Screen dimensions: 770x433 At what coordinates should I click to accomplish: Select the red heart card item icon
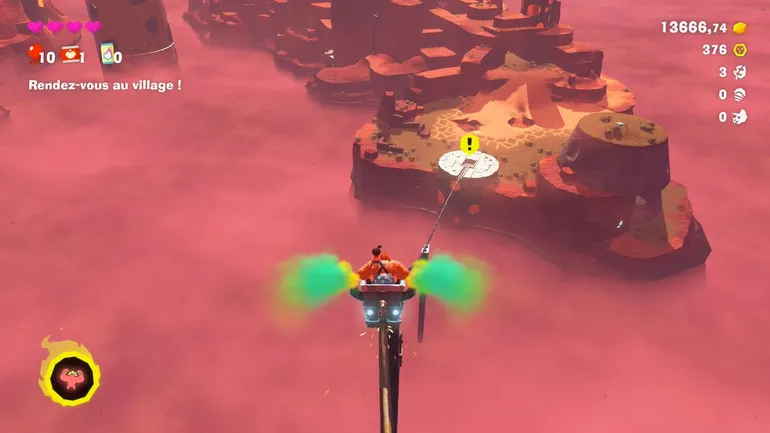[x=70, y=54]
